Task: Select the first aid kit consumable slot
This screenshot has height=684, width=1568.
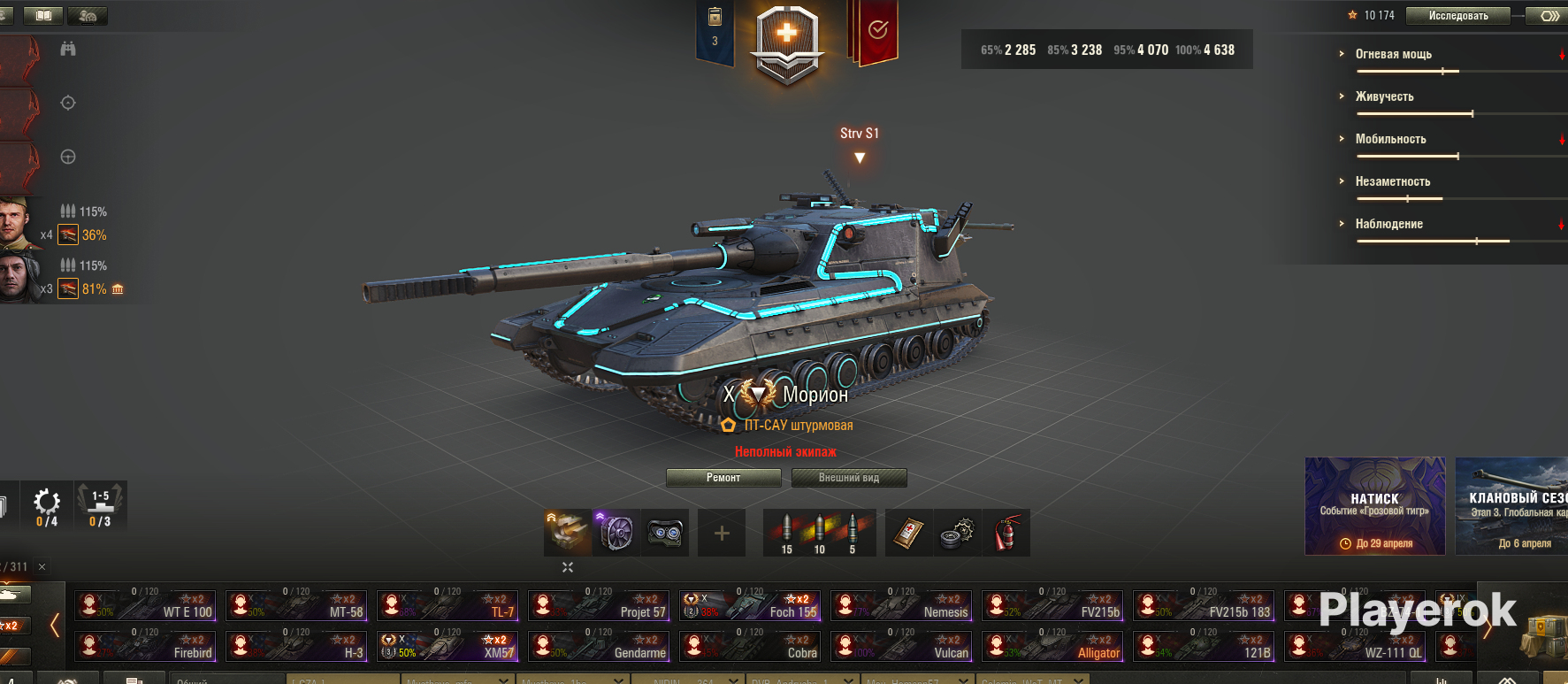Action: 908,533
